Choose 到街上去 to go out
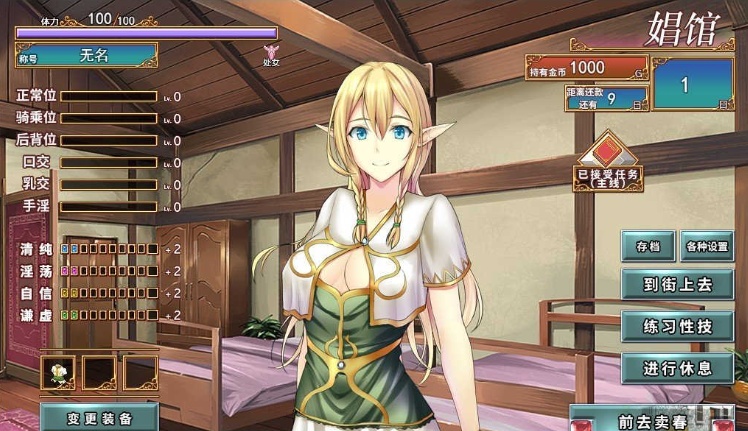This screenshot has width=748, height=431. pos(677,284)
